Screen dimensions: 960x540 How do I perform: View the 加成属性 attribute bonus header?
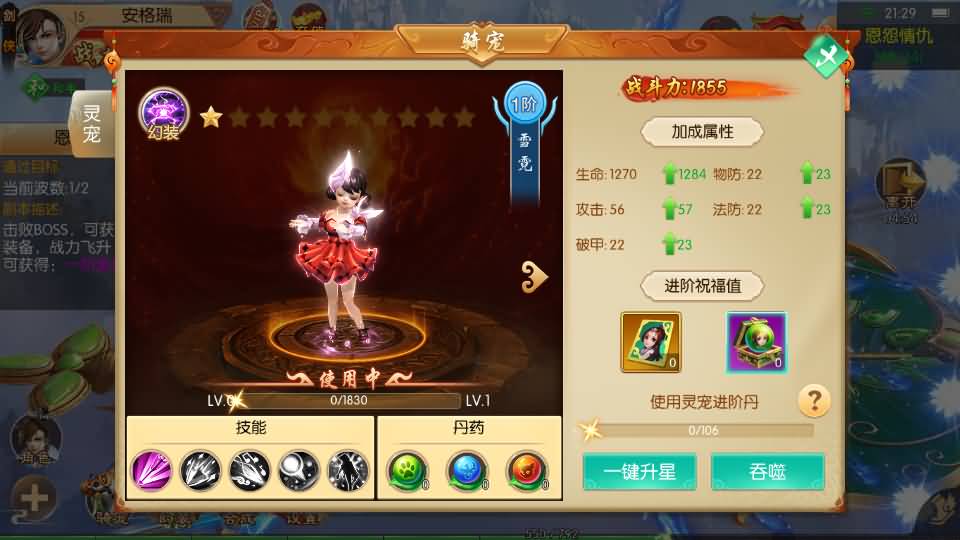tap(703, 131)
